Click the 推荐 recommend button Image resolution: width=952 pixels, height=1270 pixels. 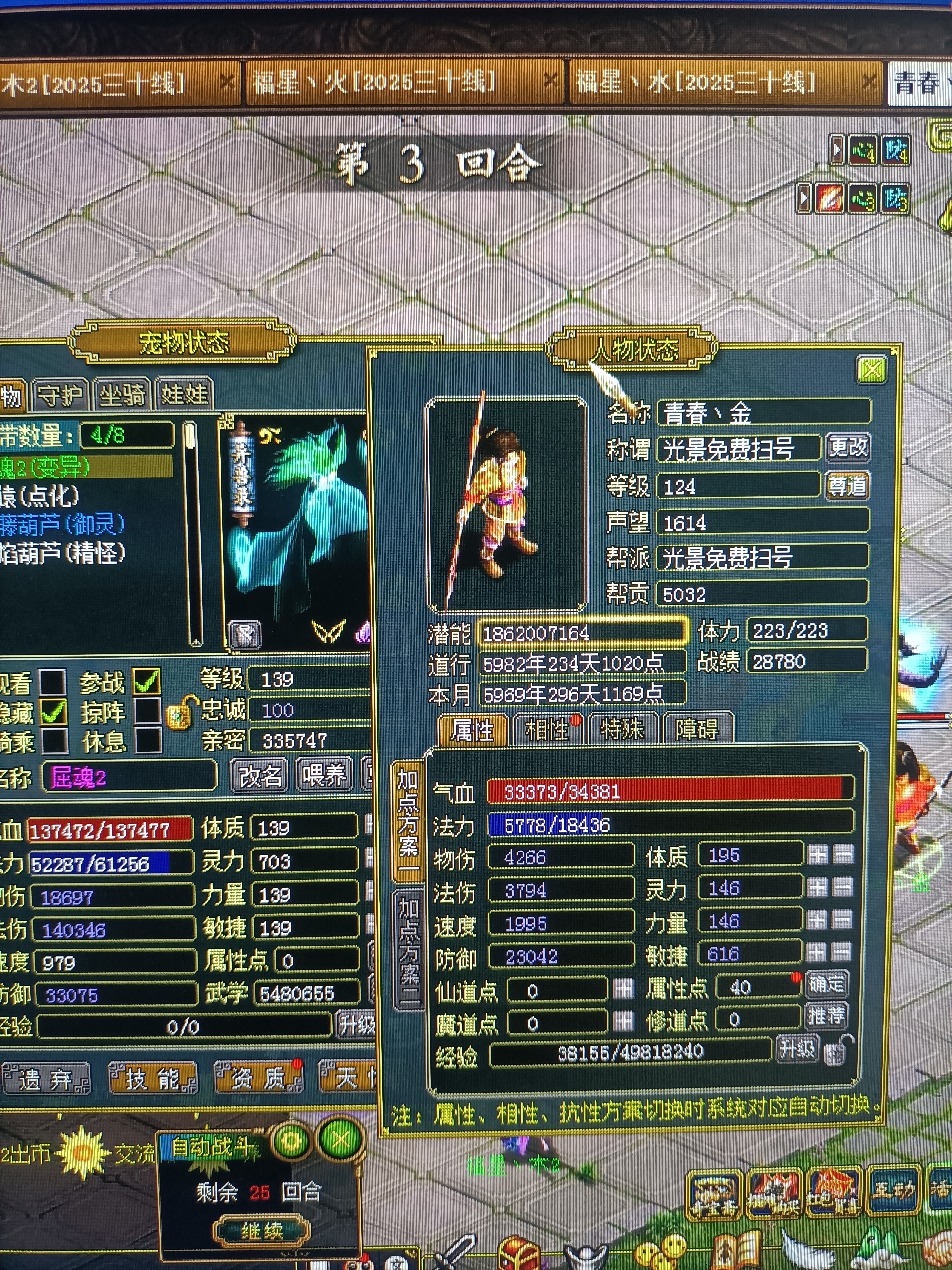coord(826,1016)
